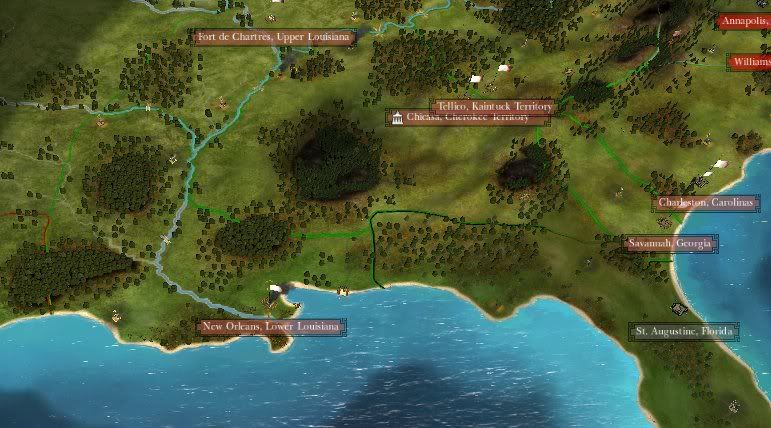
Task: Select the Annapolis settlement label
Action: pyautogui.click(x=744, y=21)
